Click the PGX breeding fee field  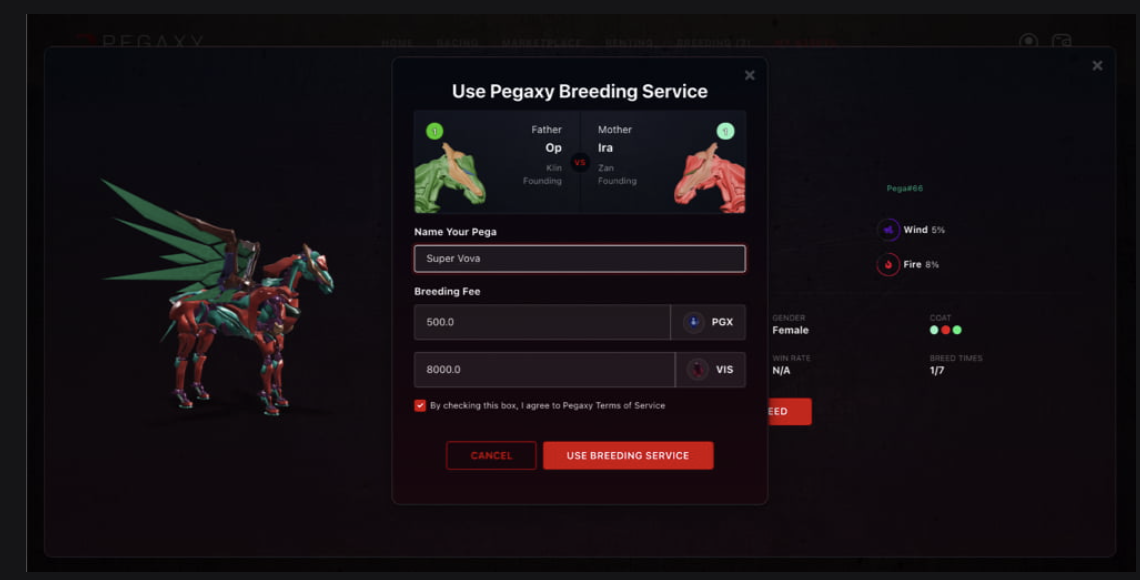[x=542, y=323]
